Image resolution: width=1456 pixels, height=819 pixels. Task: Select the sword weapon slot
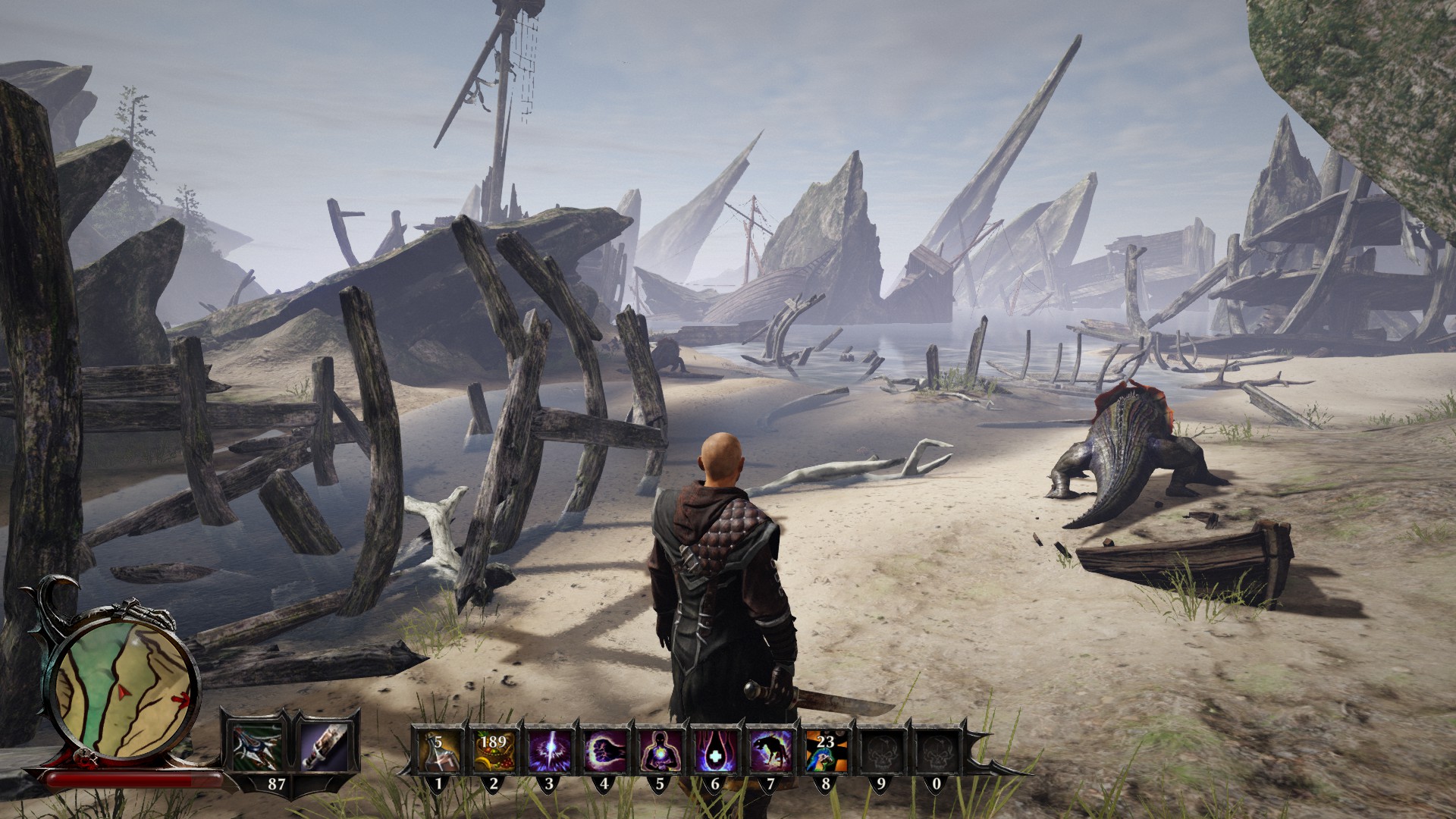coord(325,745)
